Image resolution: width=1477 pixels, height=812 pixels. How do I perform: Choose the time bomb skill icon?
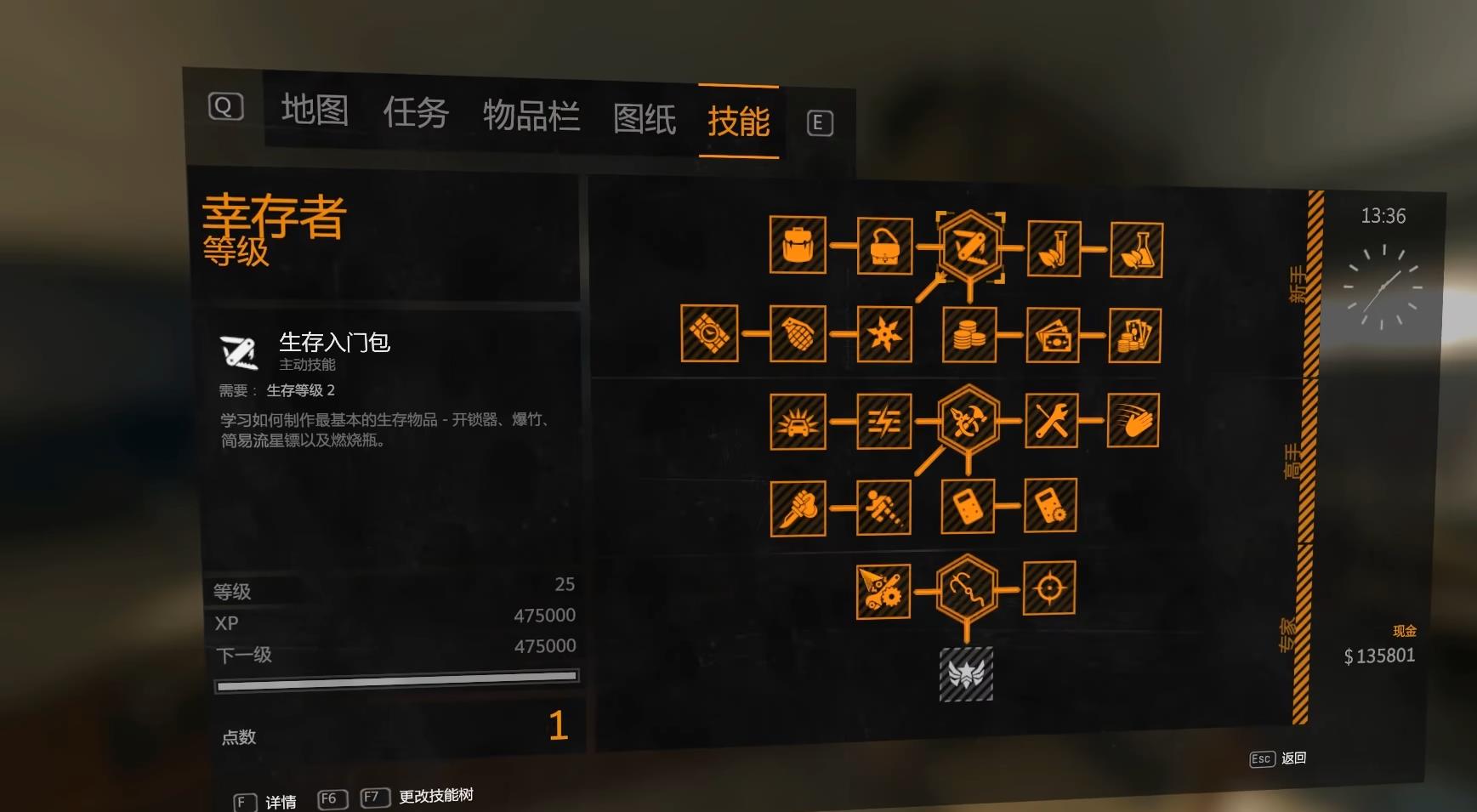click(x=709, y=333)
